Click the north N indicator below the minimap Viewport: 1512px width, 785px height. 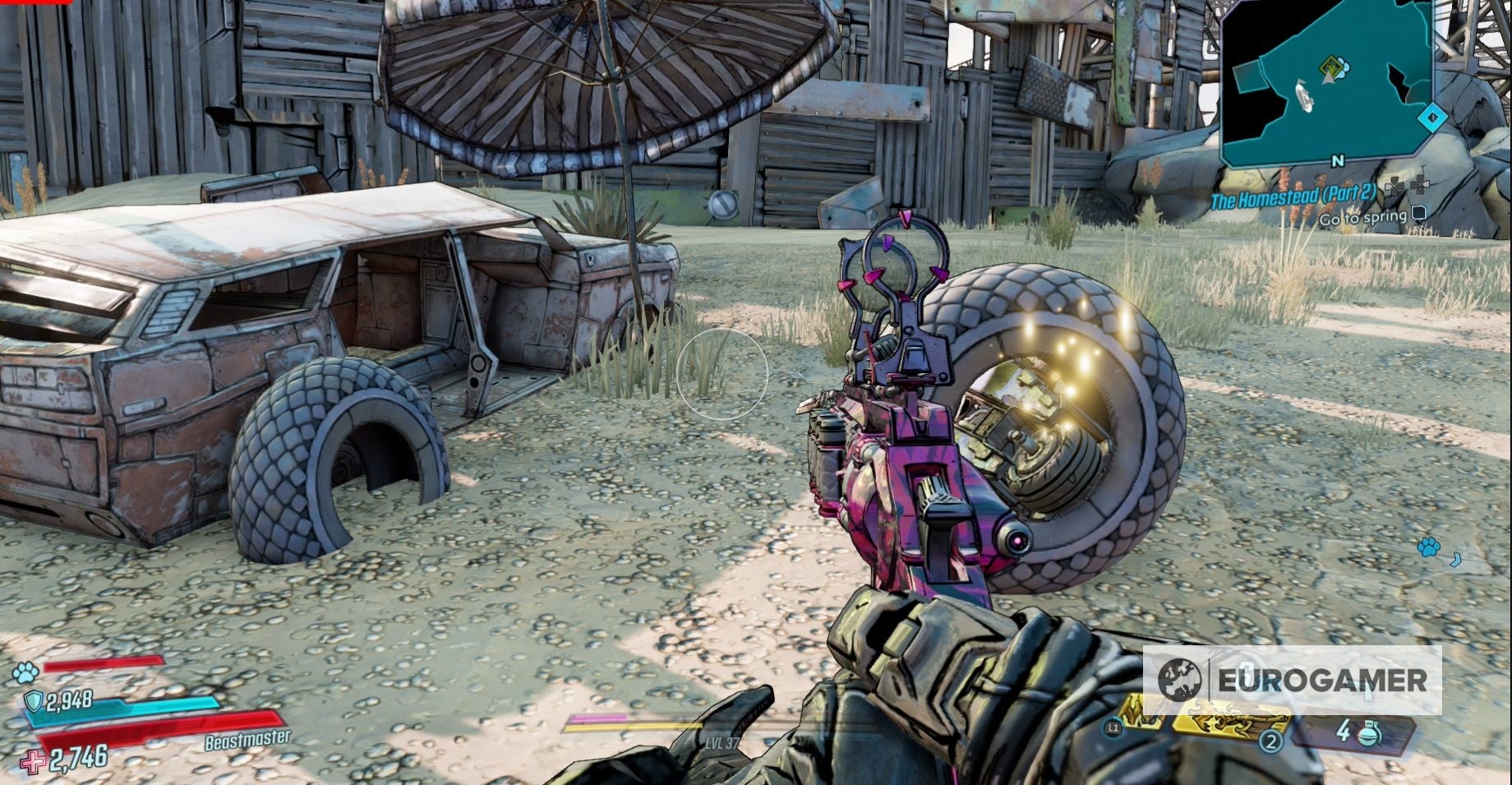click(1338, 160)
